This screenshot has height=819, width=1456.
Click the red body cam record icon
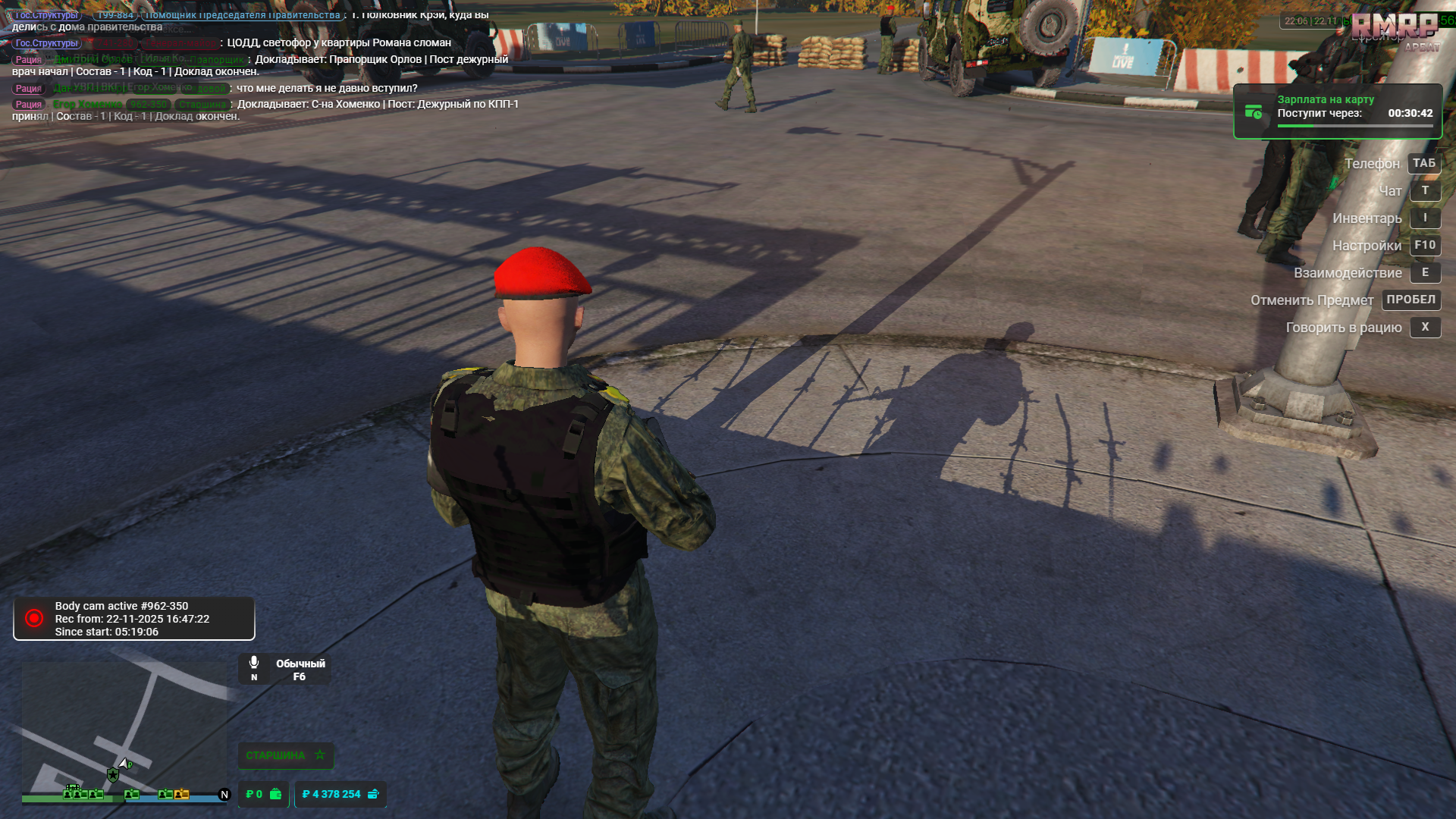point(33,618)
